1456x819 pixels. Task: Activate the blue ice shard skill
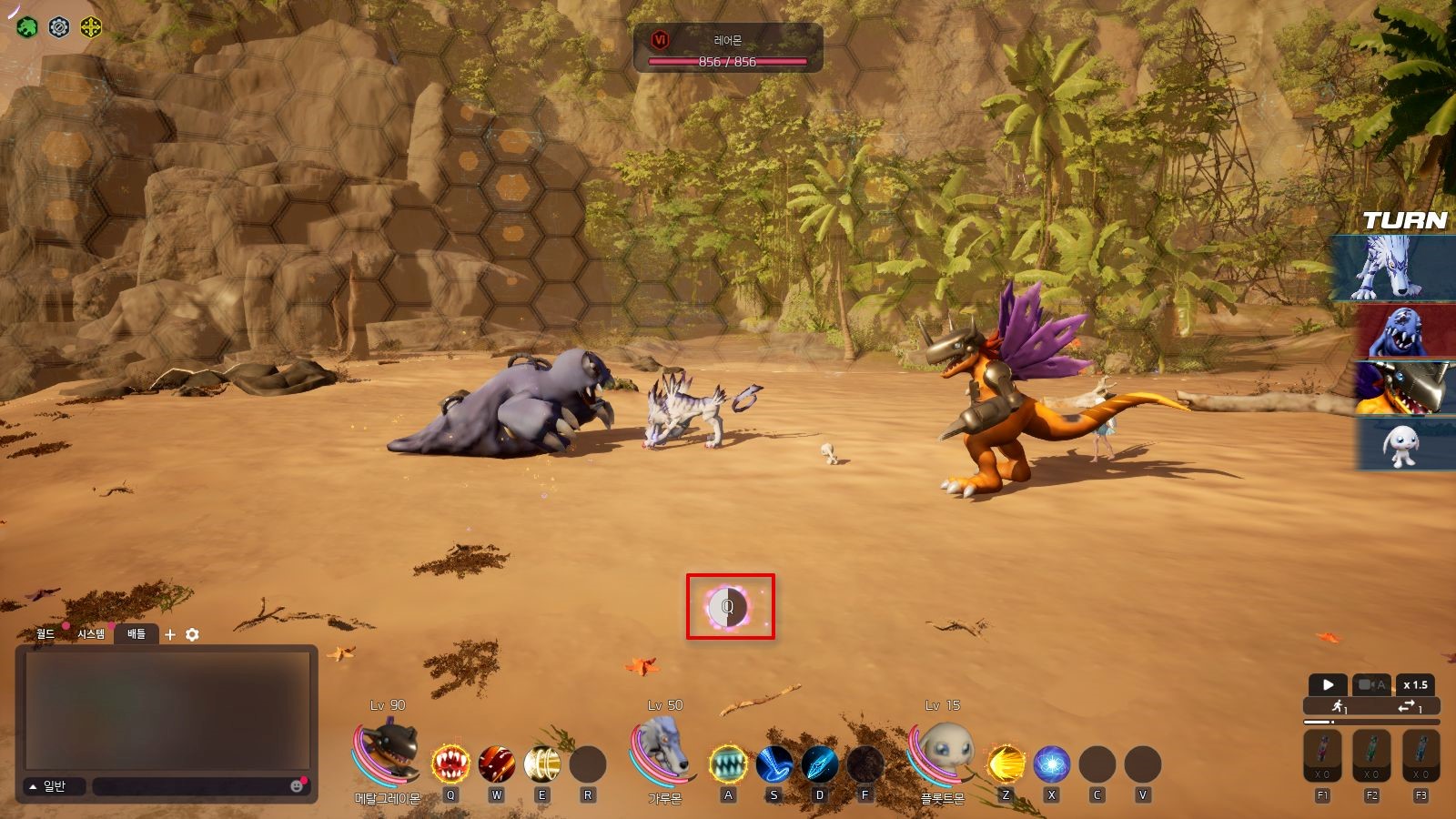(x=820, y=763)
